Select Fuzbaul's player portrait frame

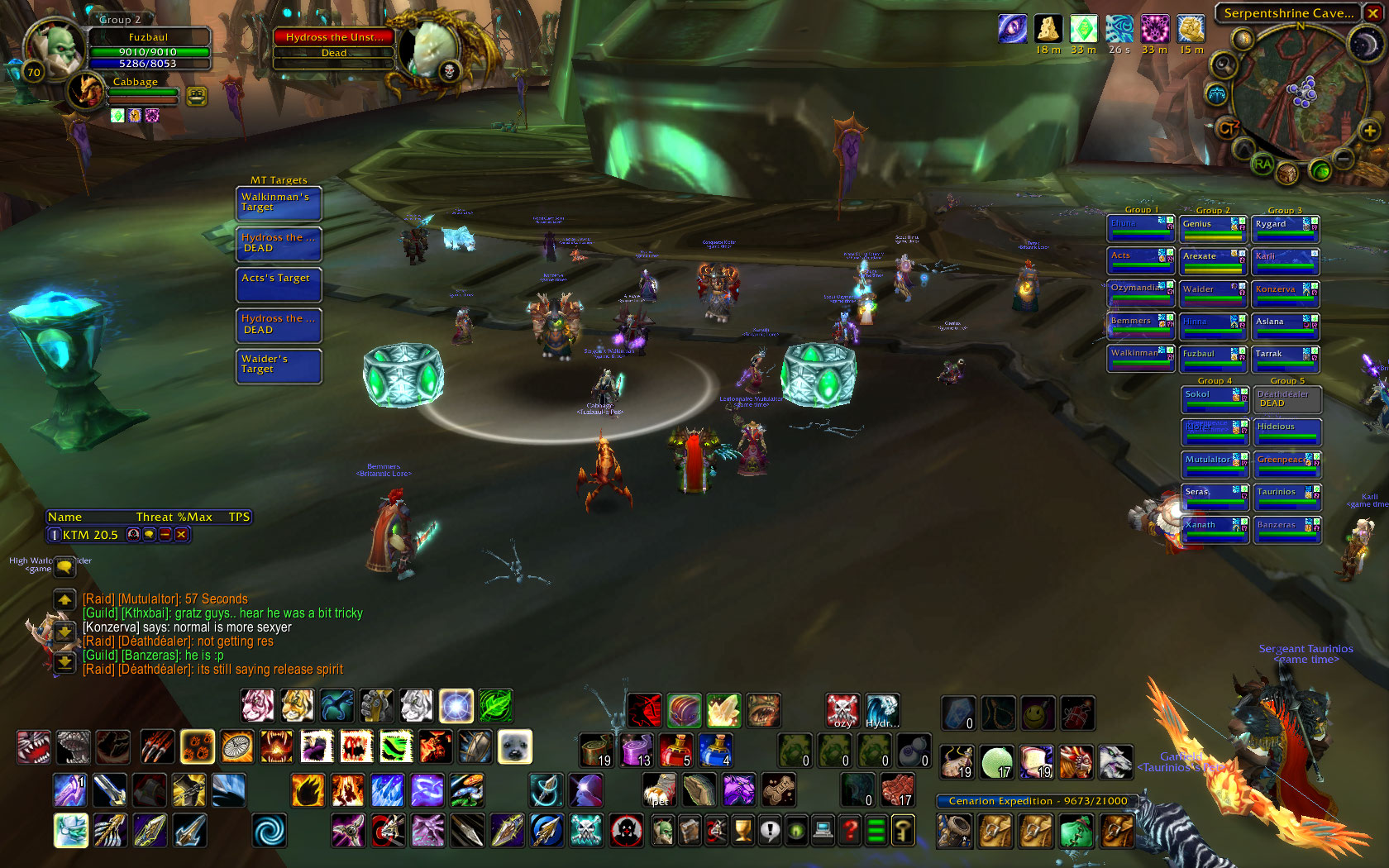56,48
